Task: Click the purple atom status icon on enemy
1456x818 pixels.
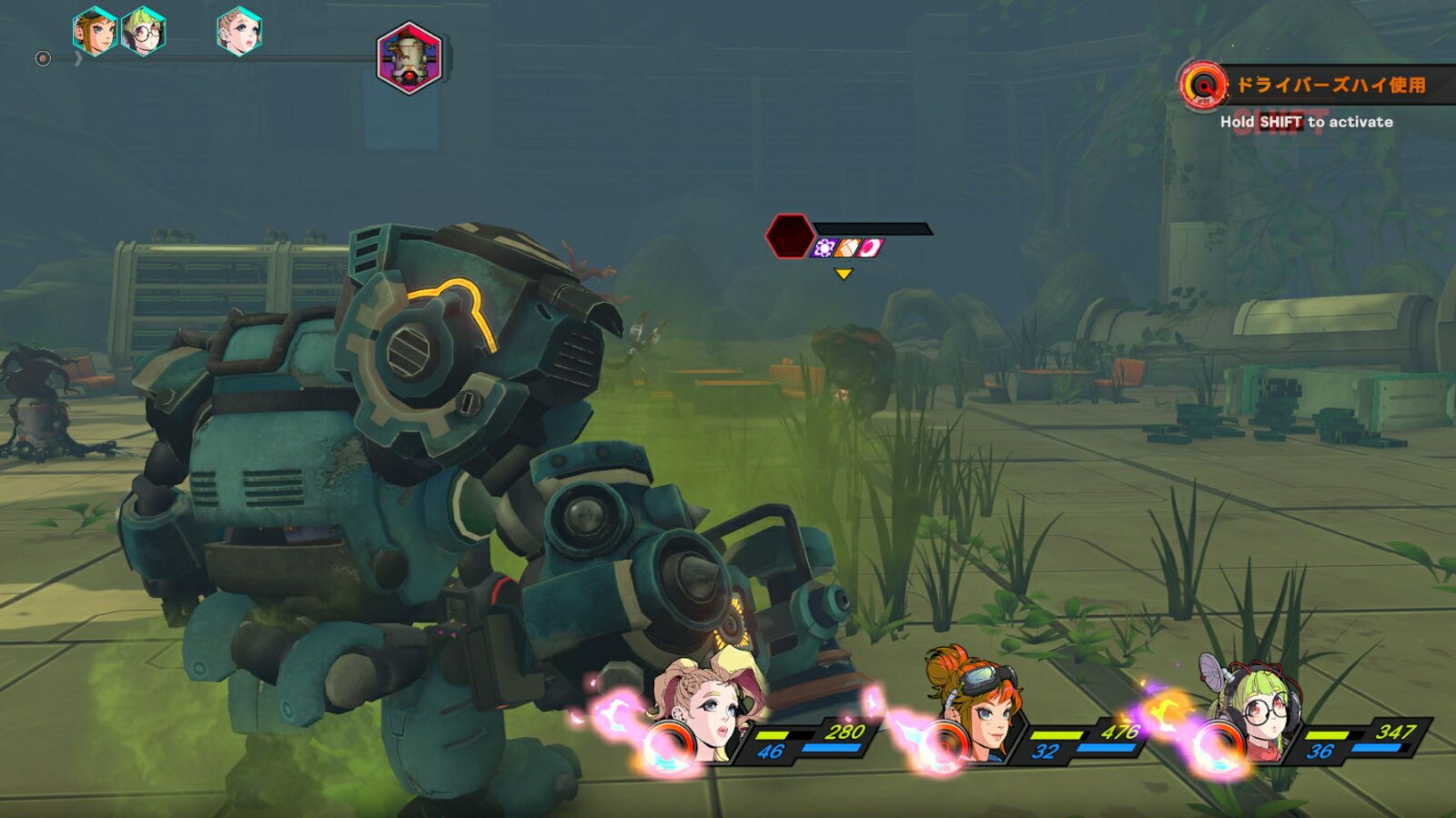Action: pos(824,247)
